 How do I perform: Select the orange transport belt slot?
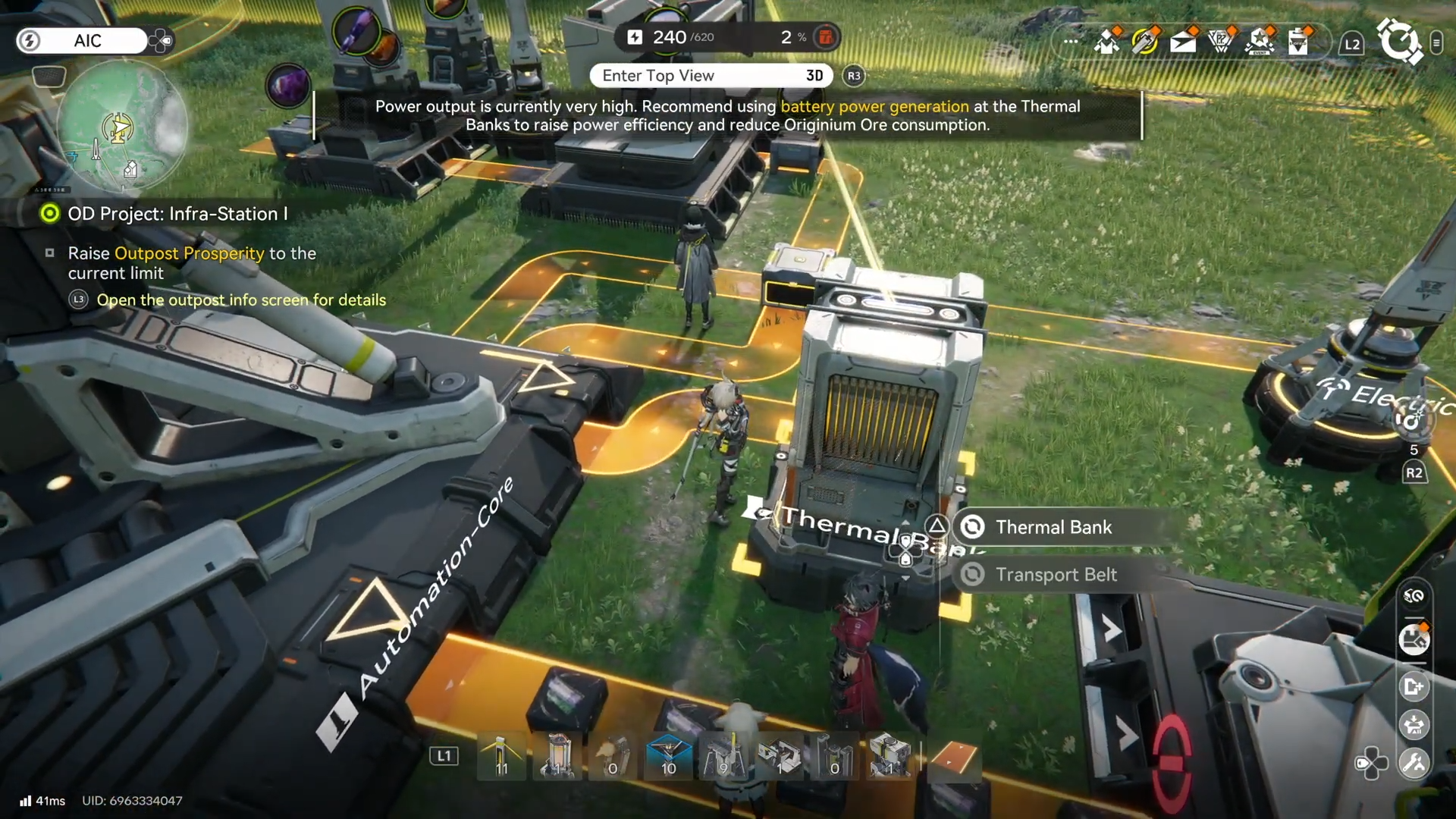[x=954, y=757]
